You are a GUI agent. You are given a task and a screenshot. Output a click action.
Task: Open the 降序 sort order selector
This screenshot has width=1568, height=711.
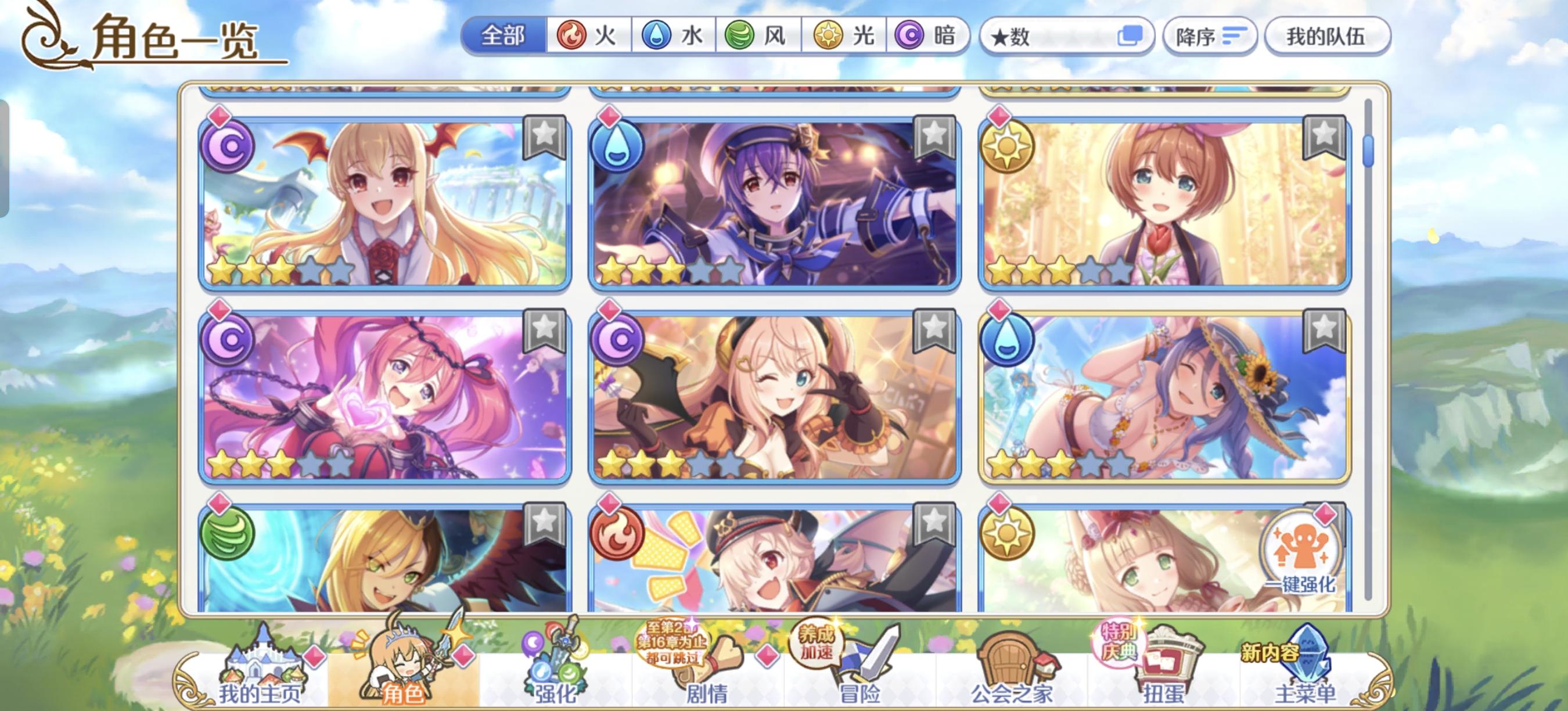point(1210,37)
